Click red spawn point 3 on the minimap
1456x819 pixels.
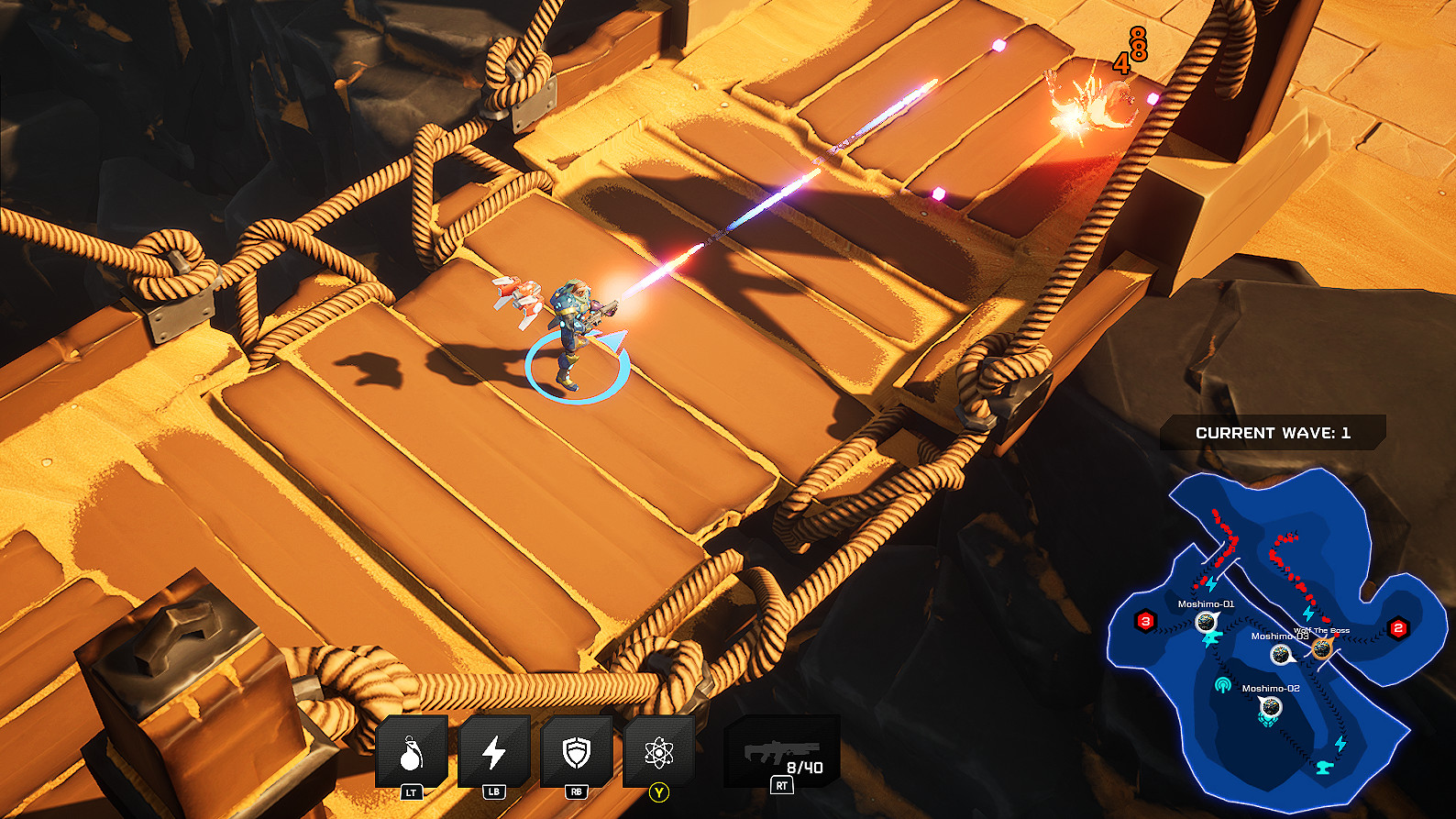1145,622
